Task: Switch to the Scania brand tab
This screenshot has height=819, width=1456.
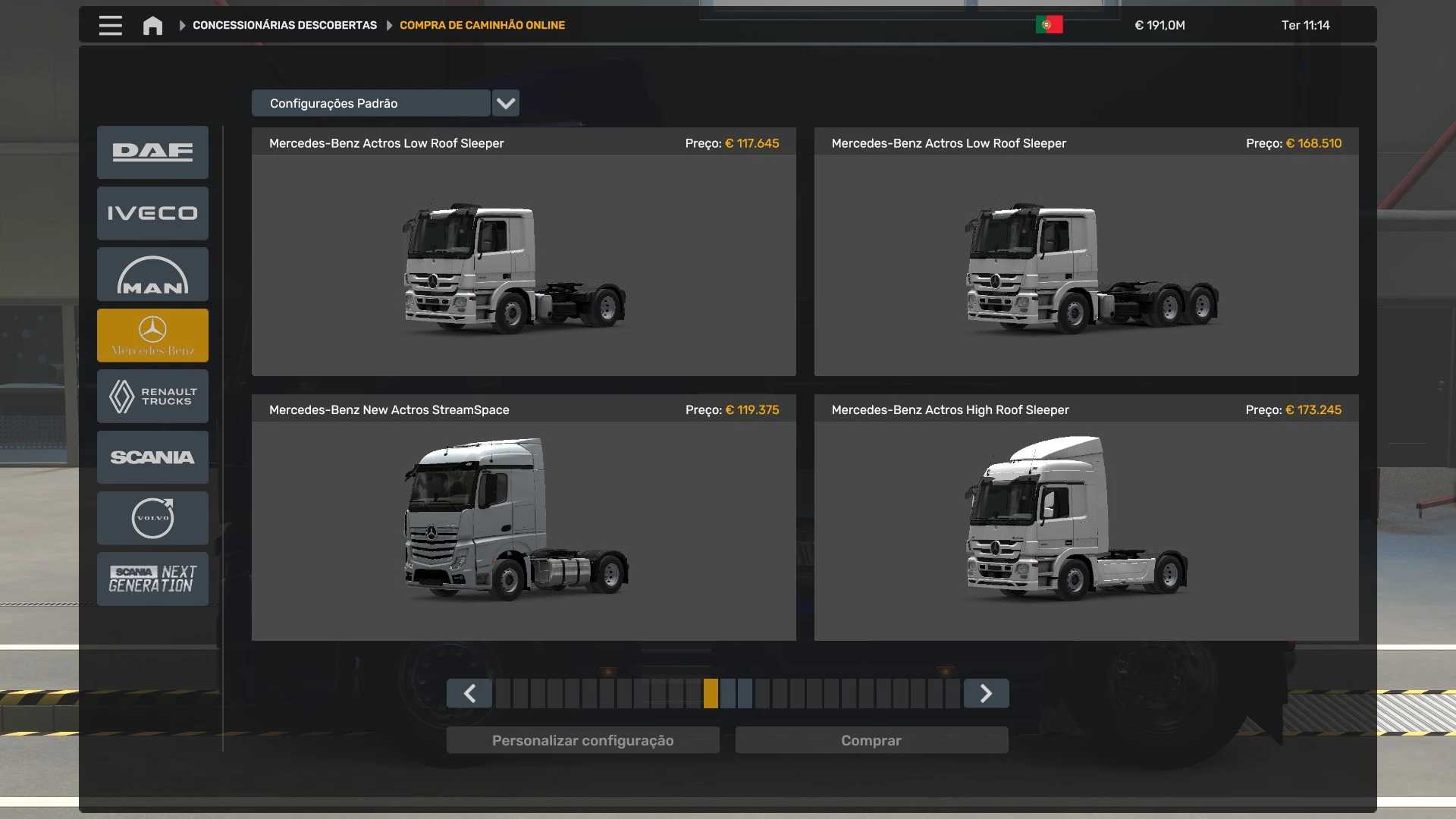Action: (x=152, y=457)
